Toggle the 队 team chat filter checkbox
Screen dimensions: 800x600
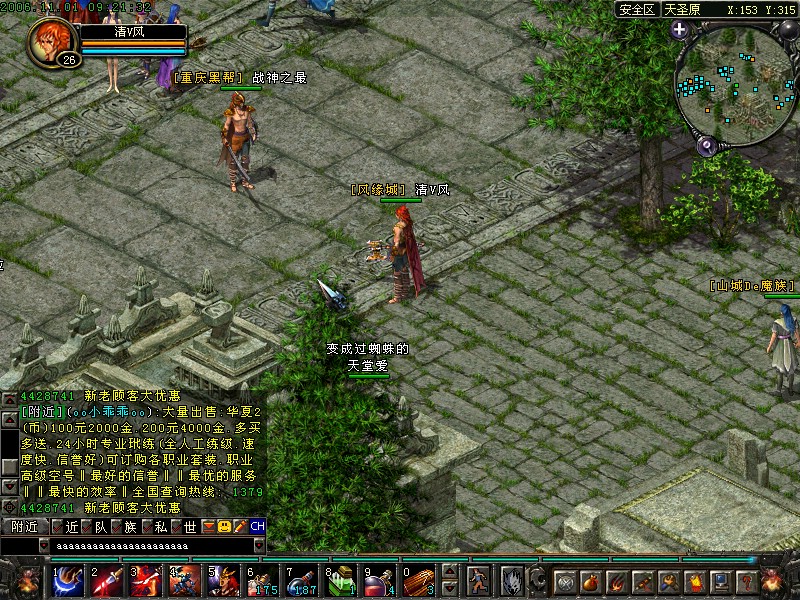click(86, 526)
